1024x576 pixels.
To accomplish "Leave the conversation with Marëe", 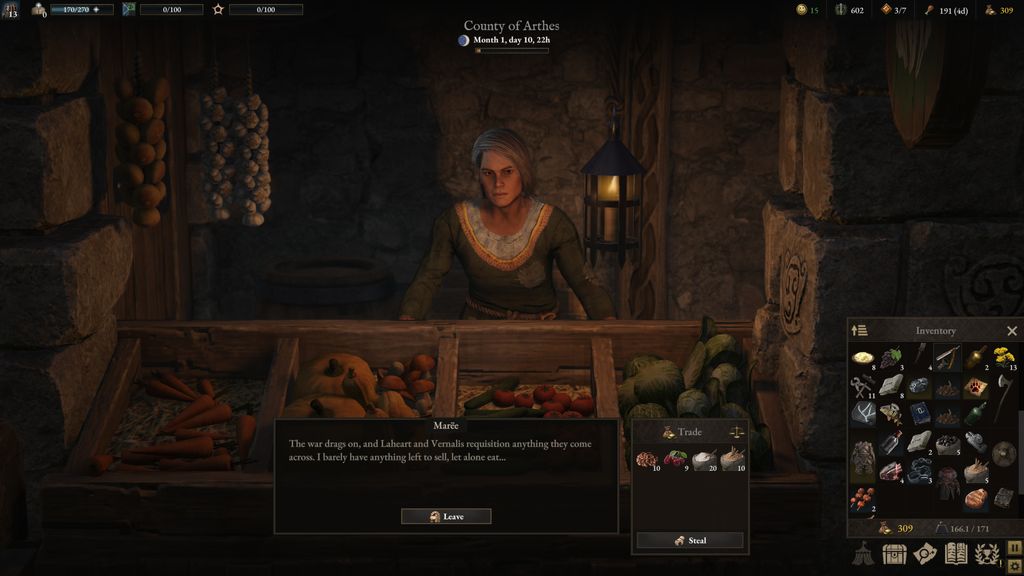I will click(446, 517).
